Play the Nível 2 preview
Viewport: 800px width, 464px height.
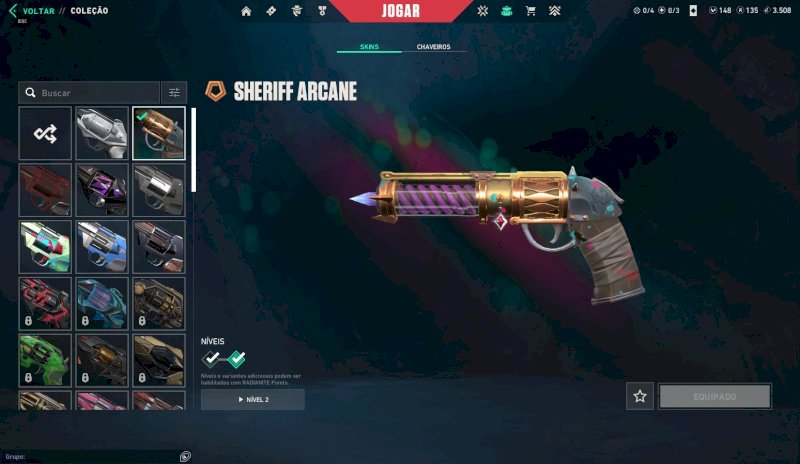(x=253, y=400)
